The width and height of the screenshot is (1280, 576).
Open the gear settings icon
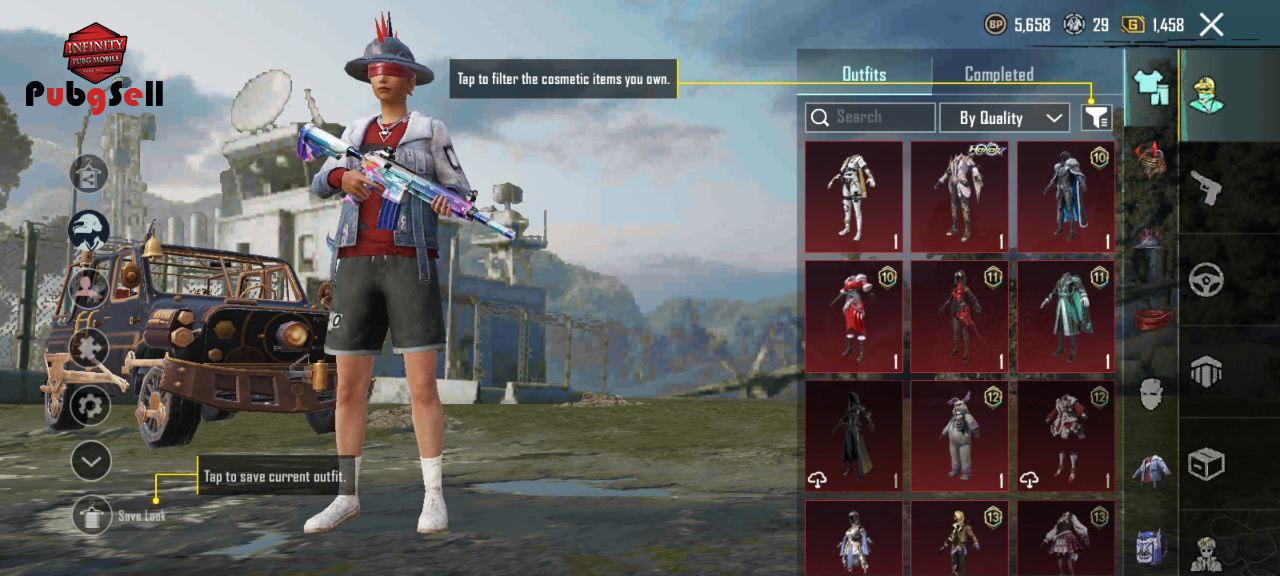click(90, 406)
